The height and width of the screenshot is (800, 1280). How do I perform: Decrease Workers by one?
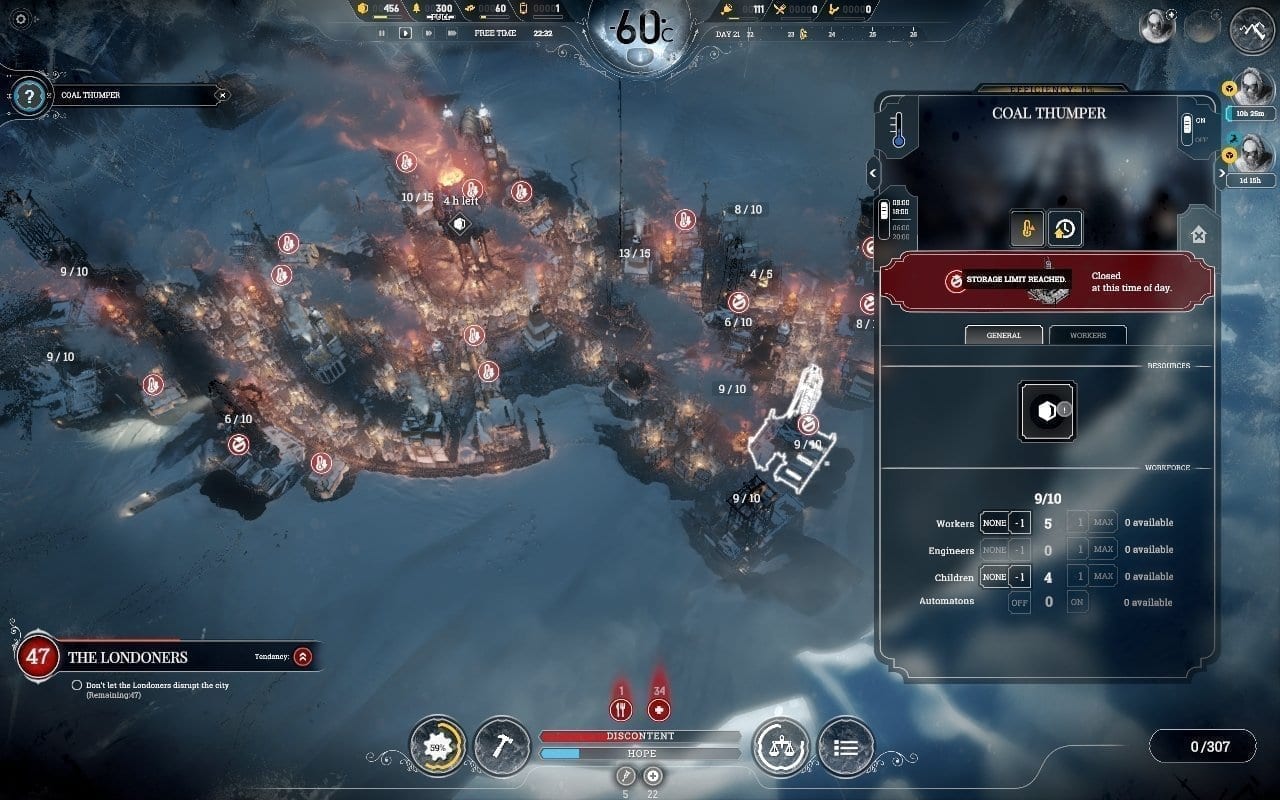(x=1019, y=523)
